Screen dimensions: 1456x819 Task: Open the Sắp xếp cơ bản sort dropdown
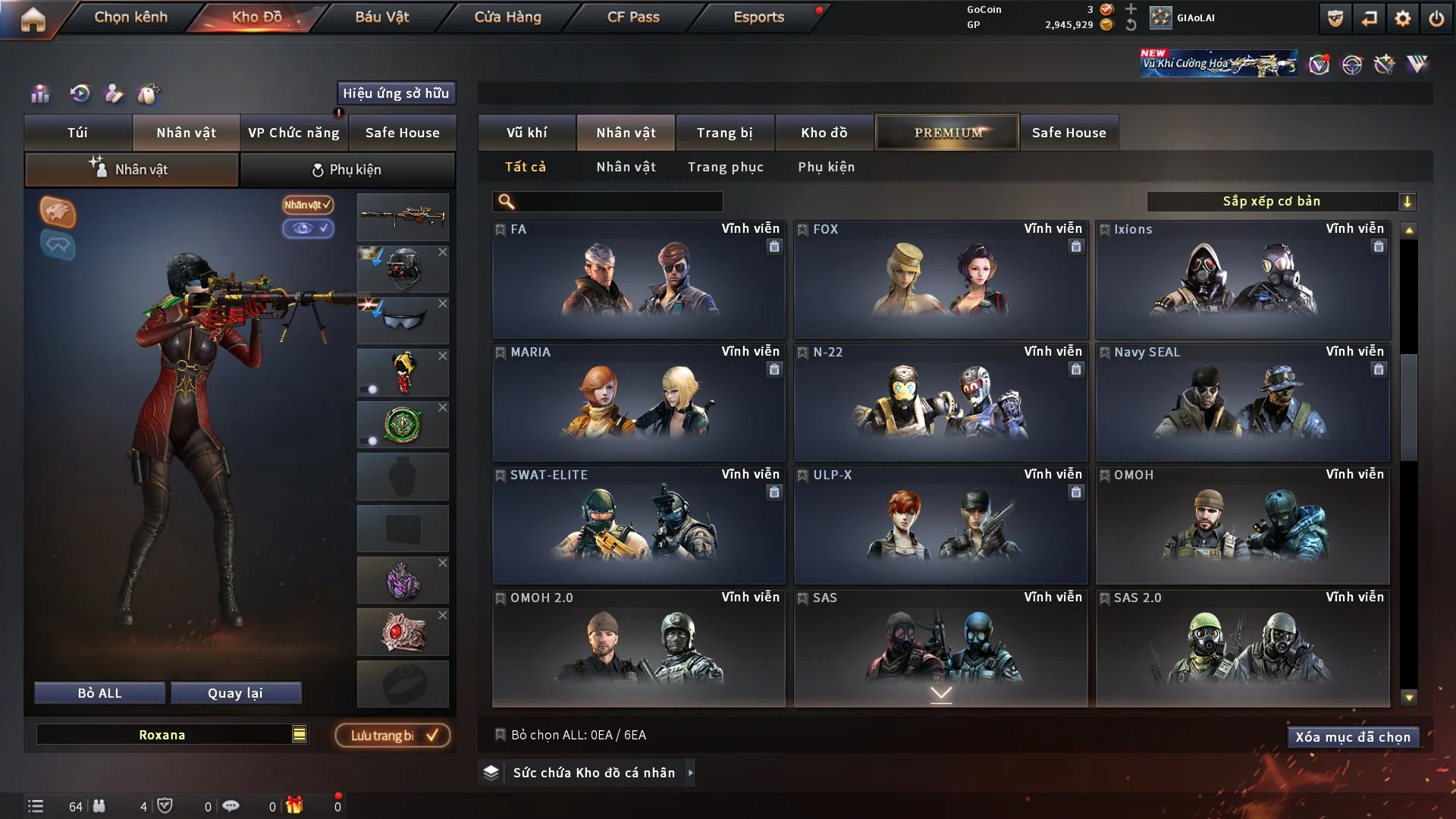point(1281,202)
